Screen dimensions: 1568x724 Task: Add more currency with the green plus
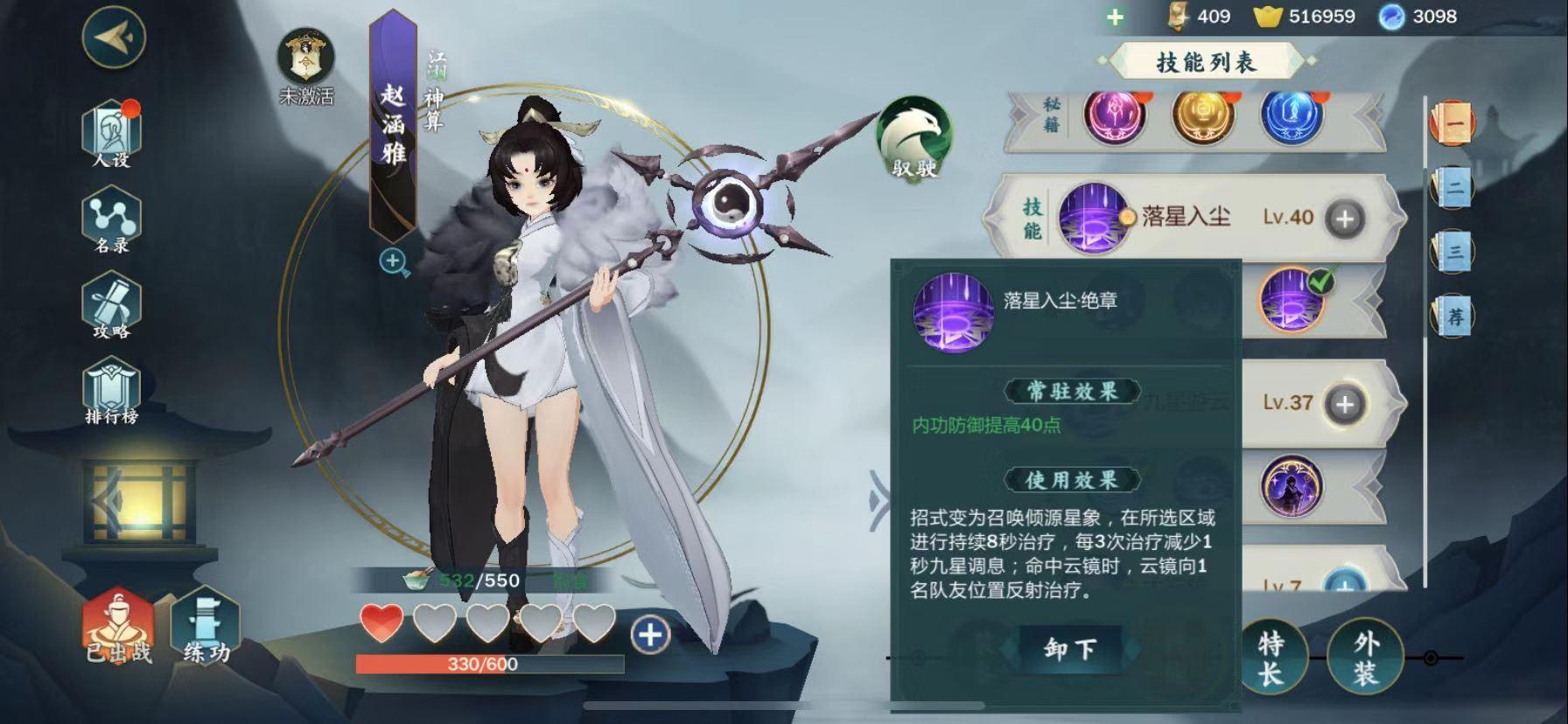[1115, 17]
